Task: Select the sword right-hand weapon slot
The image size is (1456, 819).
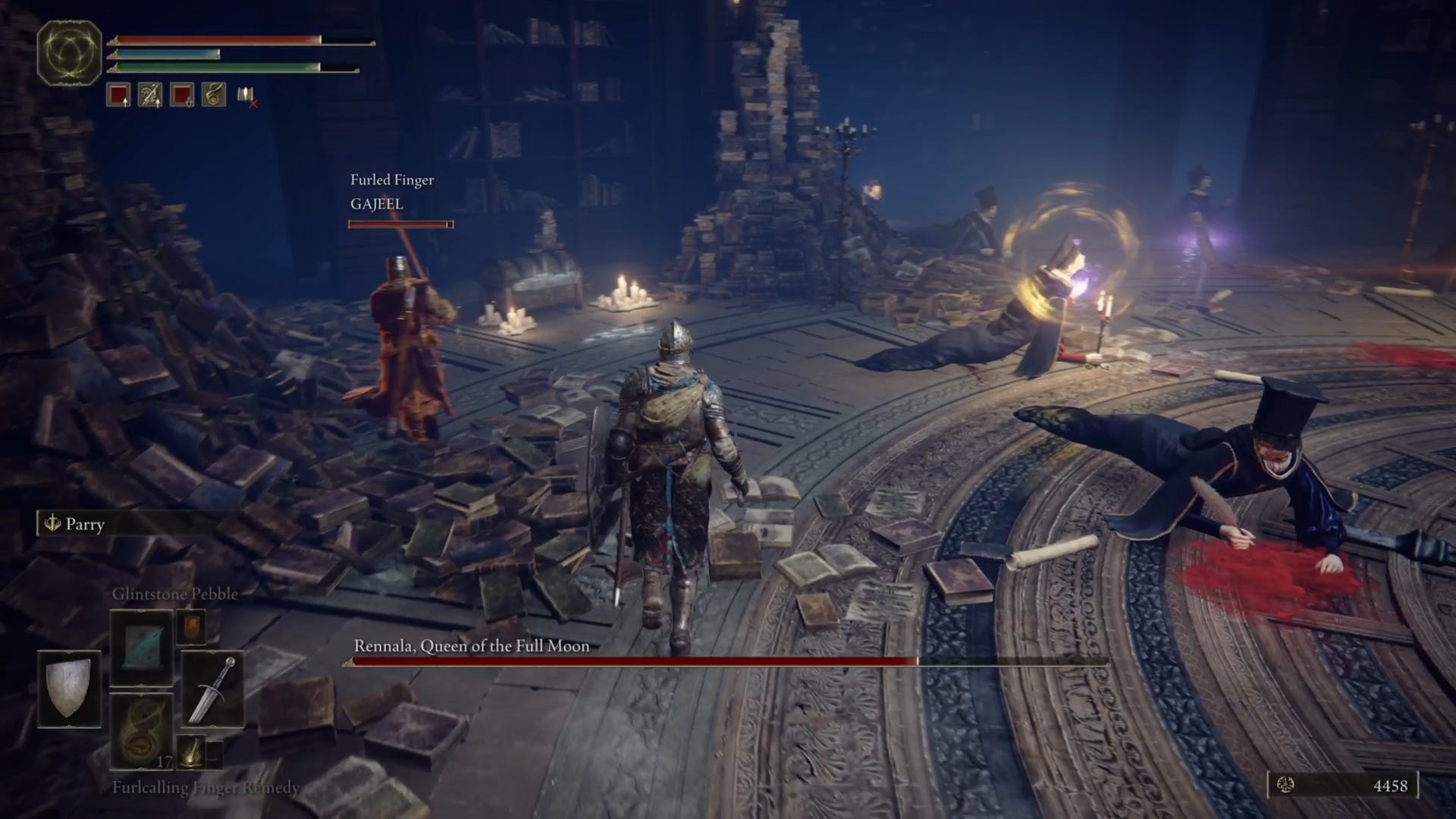Action: [x=212, y=689]
